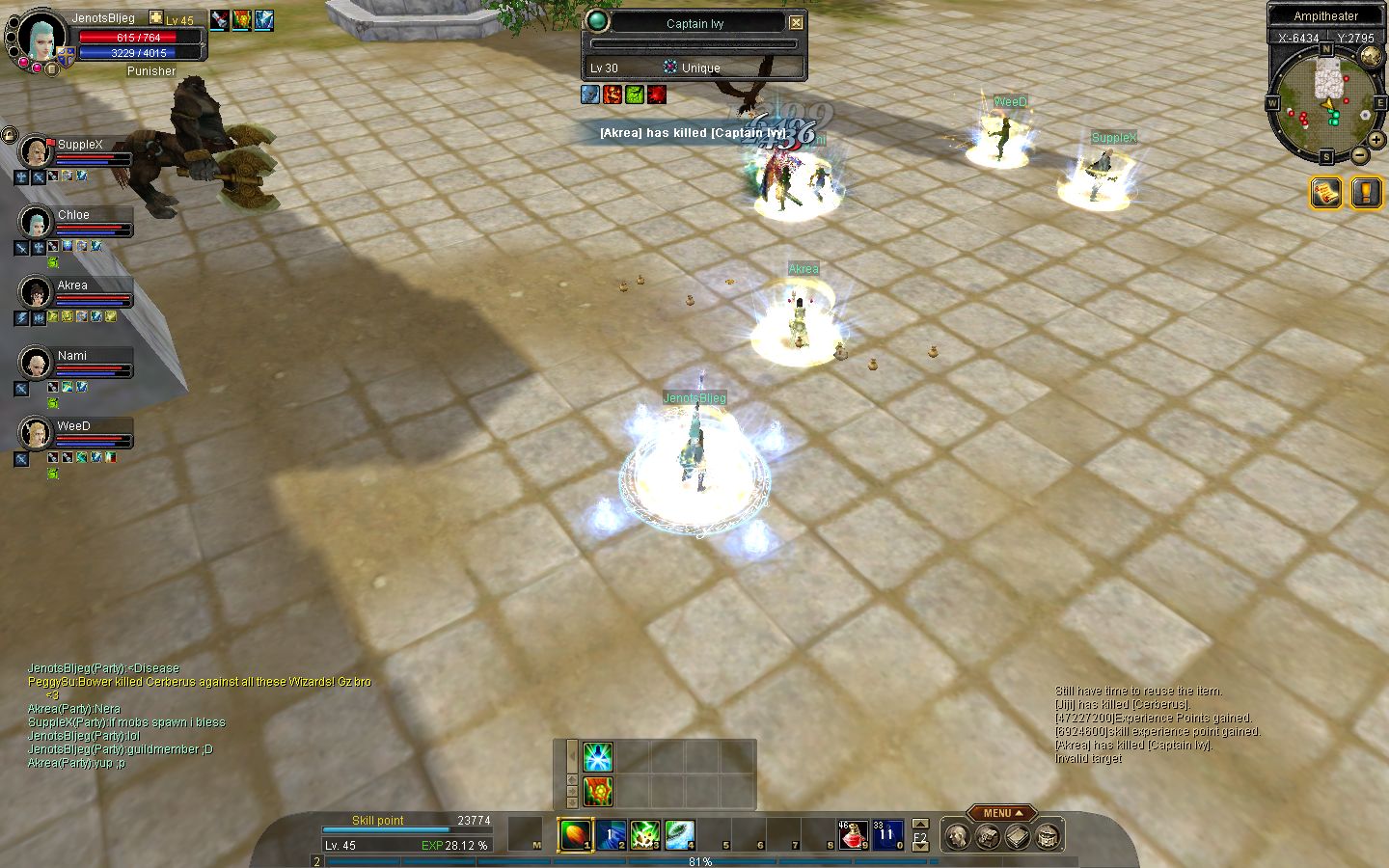The width and height of the screenshot is (1389, 868).
Task: Close the Captain Ivy target window
Action: [796, 23]
